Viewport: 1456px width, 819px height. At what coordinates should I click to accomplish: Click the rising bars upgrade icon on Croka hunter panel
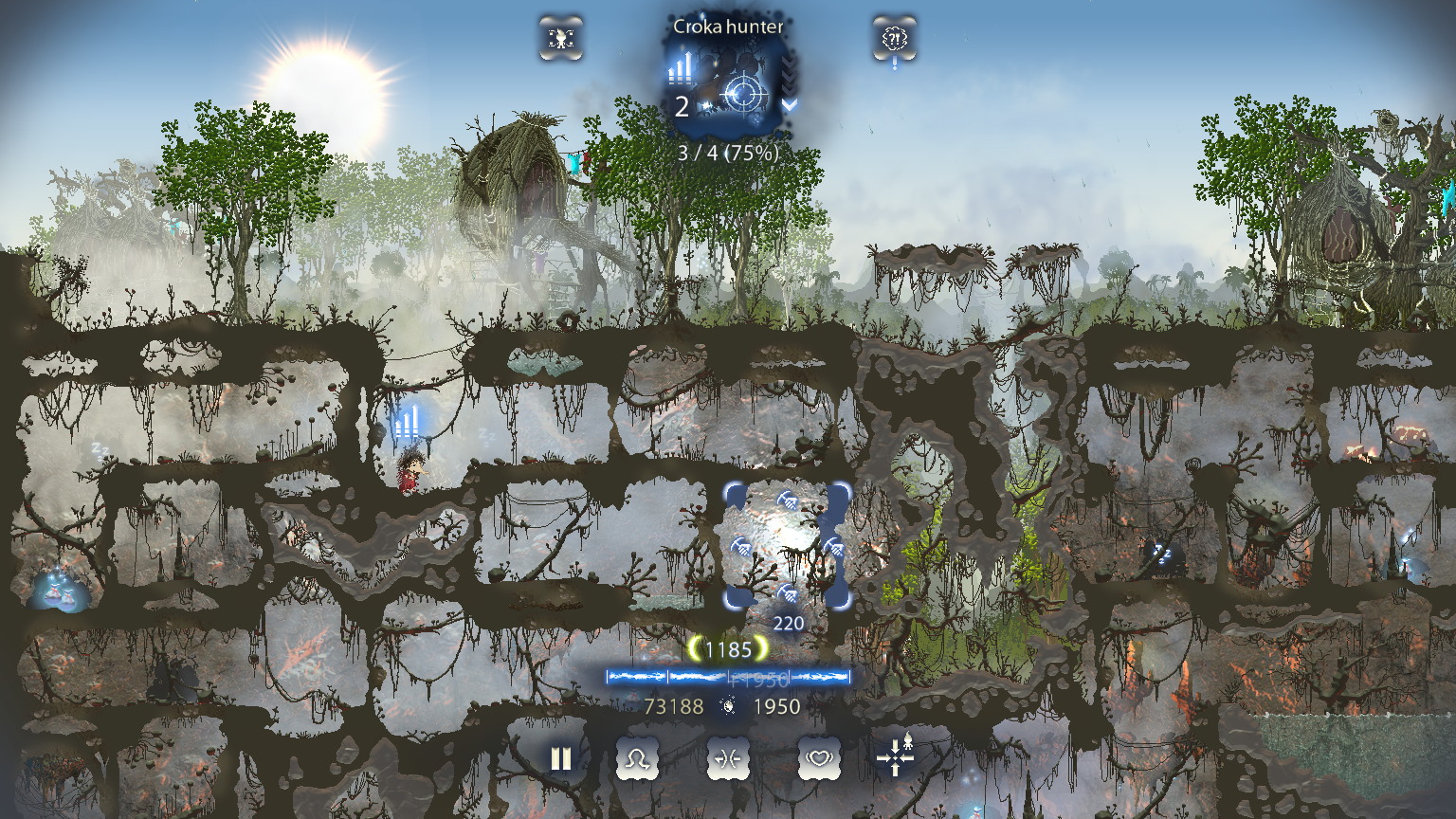(680, 69)
